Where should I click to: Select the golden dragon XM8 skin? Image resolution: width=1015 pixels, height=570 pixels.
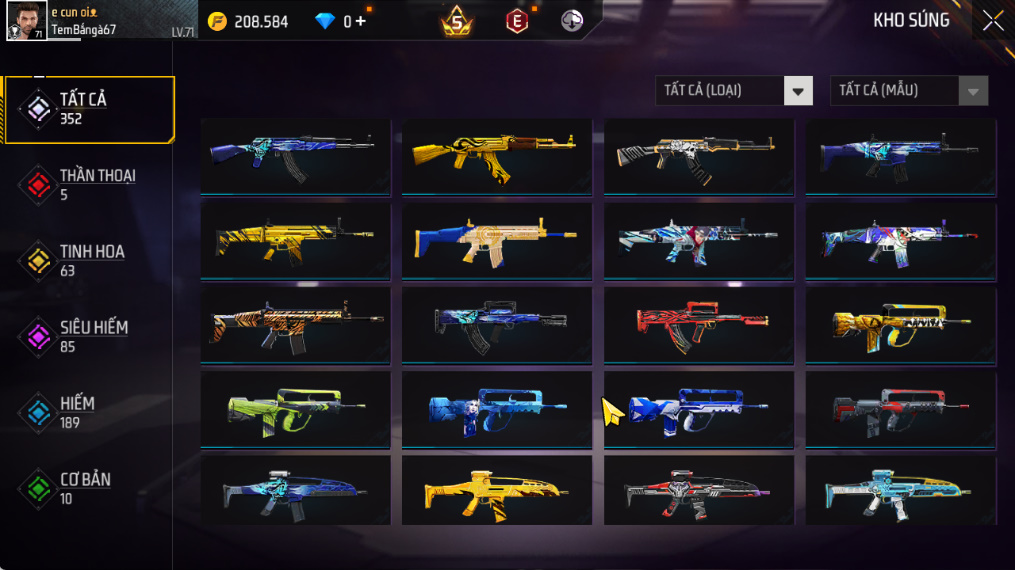[x=497, y=492]
